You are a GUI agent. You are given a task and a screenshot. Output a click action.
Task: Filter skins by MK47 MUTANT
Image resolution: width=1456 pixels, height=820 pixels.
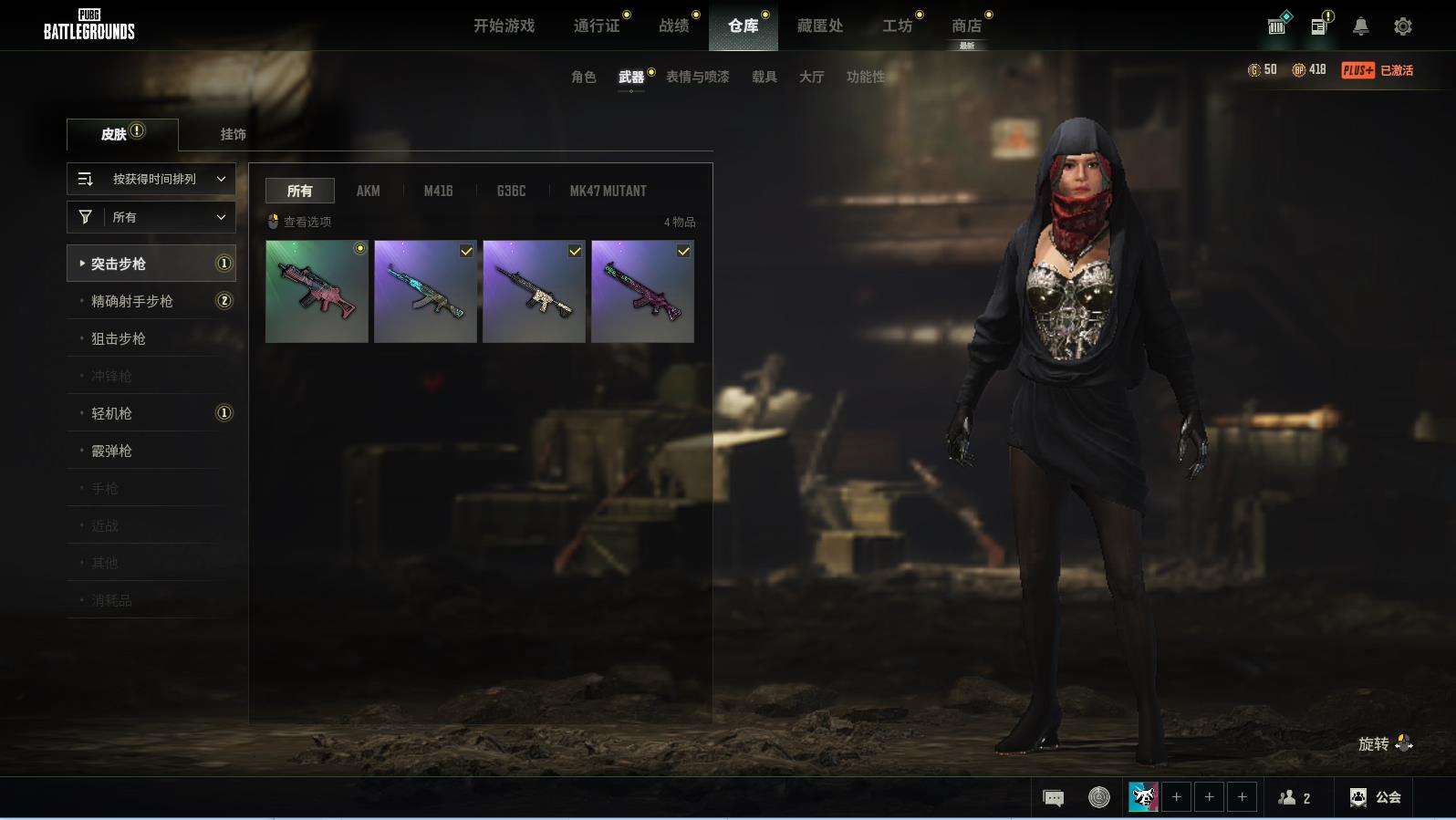608,191
